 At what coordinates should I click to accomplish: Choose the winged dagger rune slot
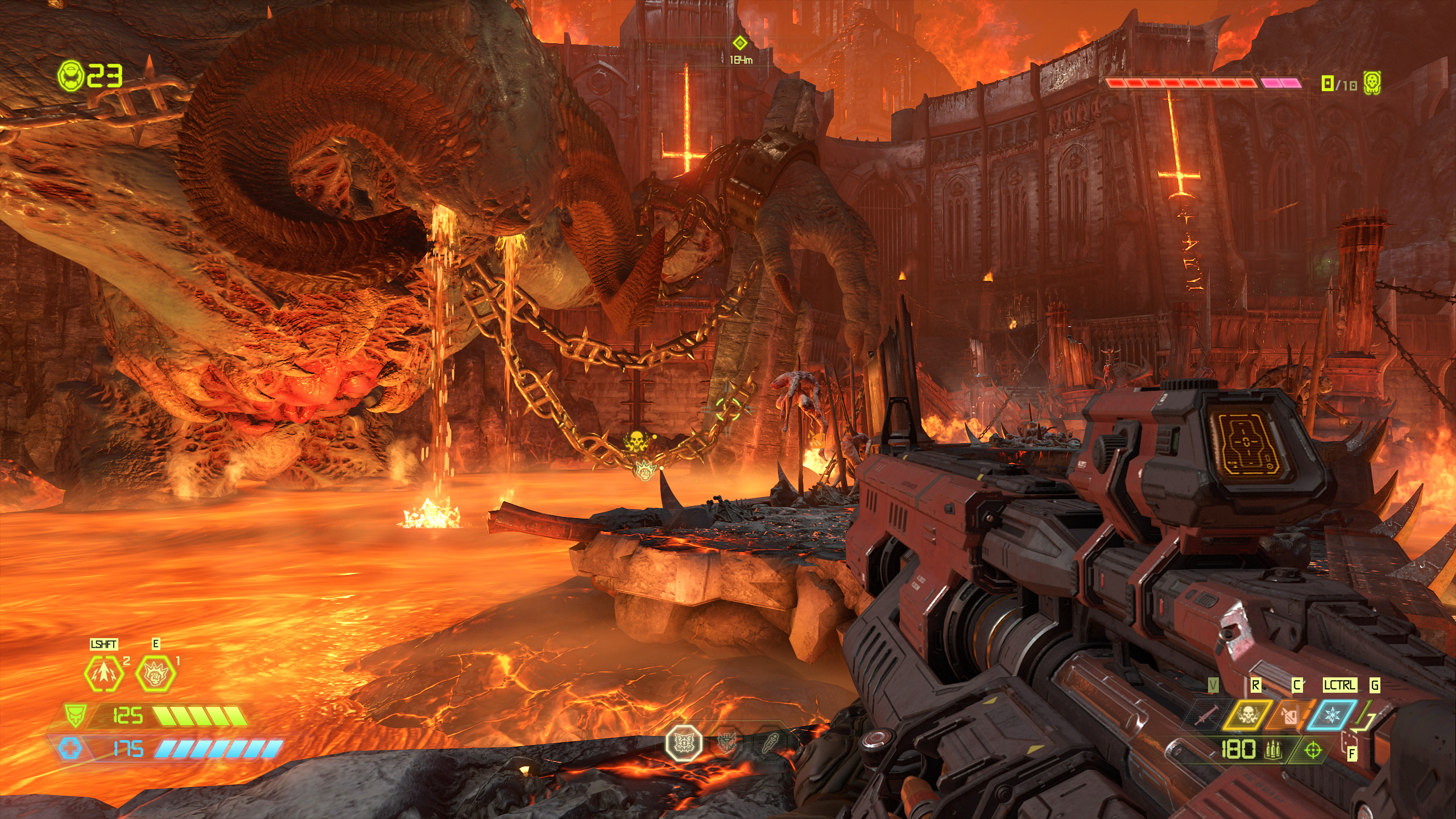[x=727, y=743]
